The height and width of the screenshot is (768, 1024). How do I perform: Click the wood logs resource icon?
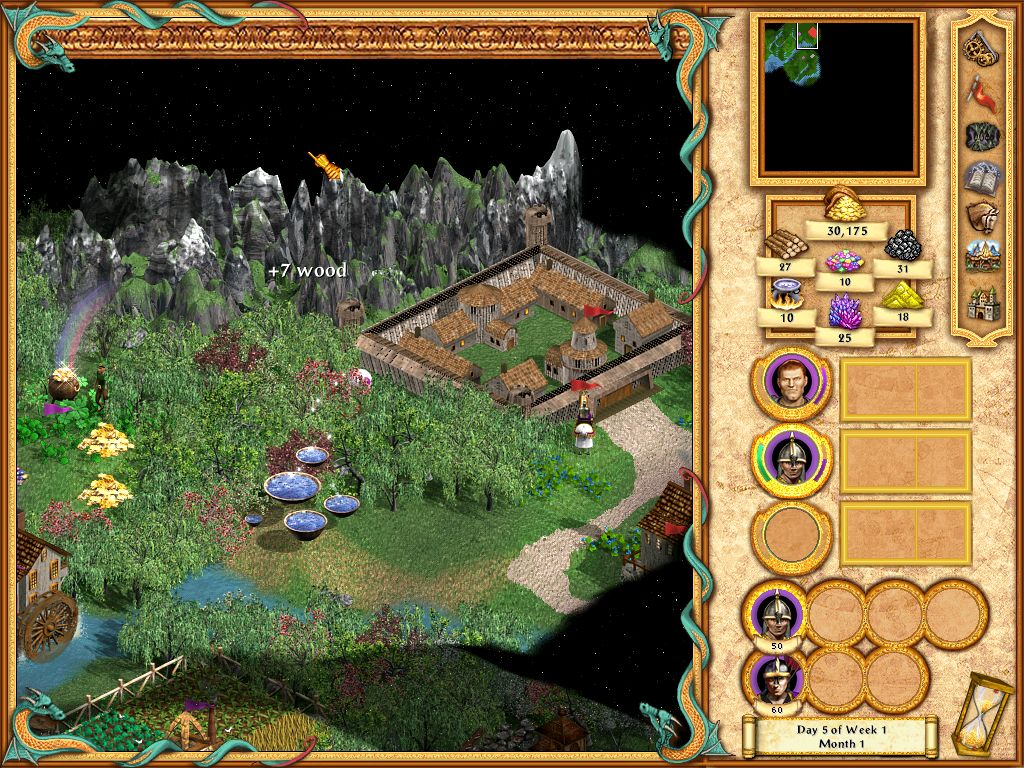click(786, 244)
